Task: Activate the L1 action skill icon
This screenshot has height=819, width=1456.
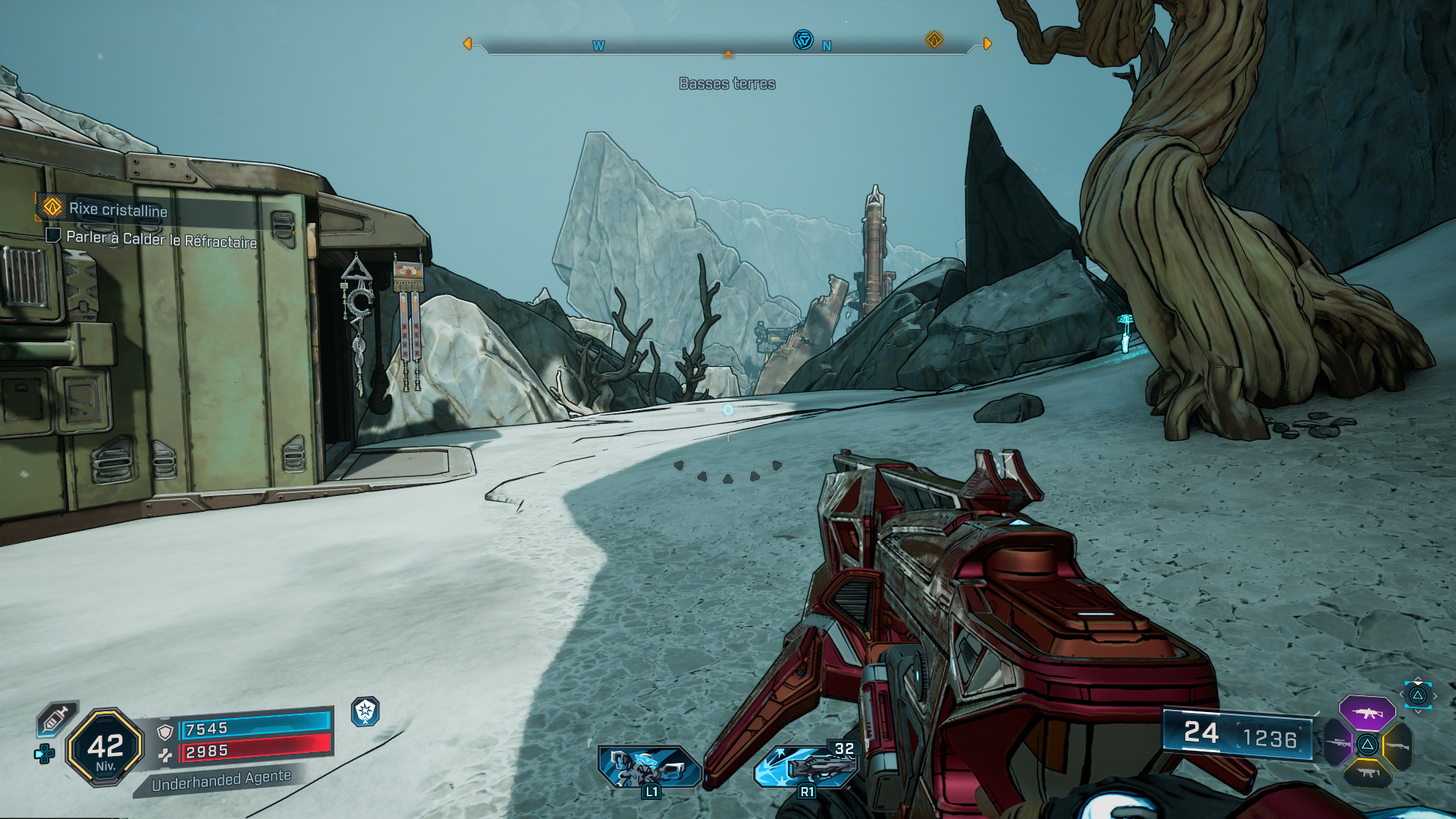Action: tap(649, 767)
